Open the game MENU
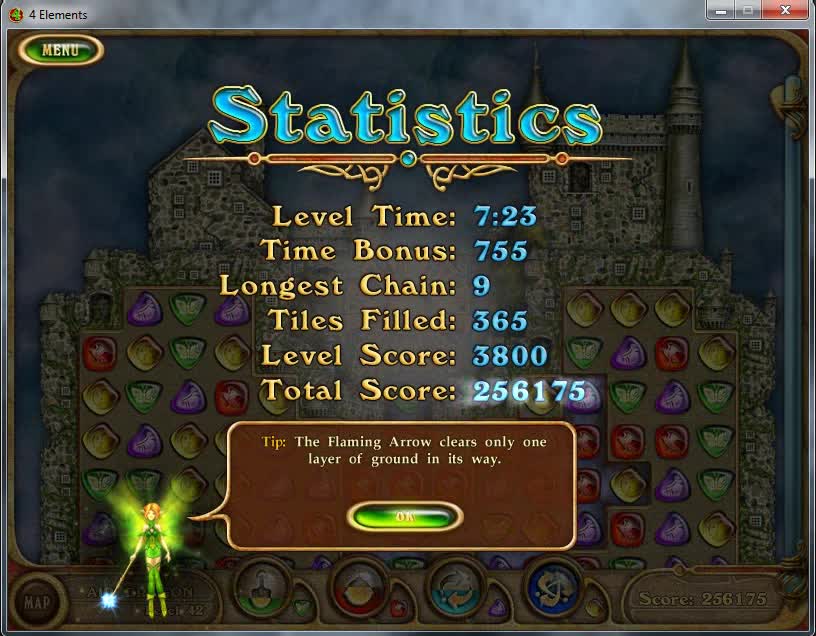Screen dimensions: 816x636 coord(60,50)
